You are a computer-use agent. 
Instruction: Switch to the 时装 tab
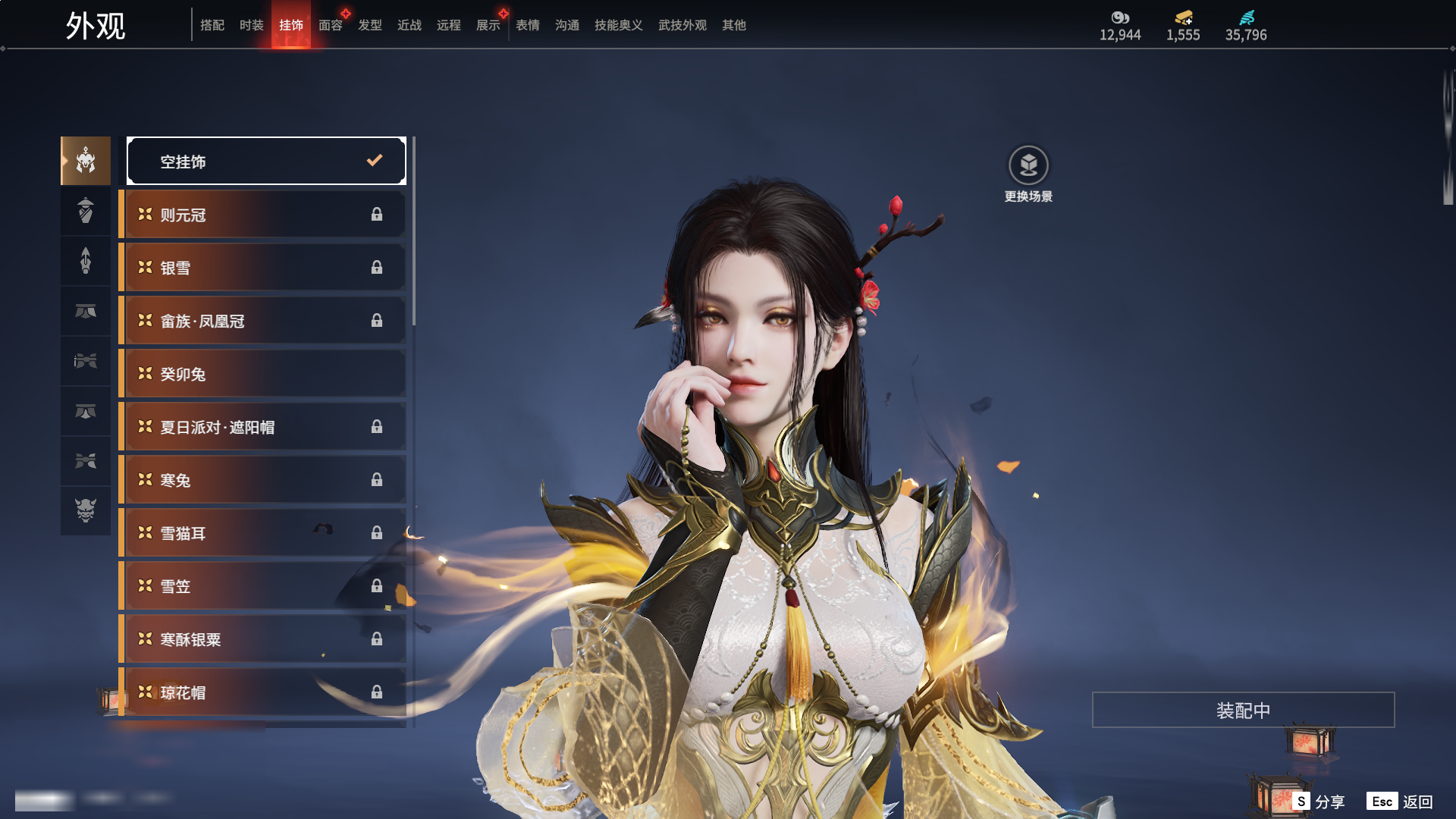click(x=251, y=25)
